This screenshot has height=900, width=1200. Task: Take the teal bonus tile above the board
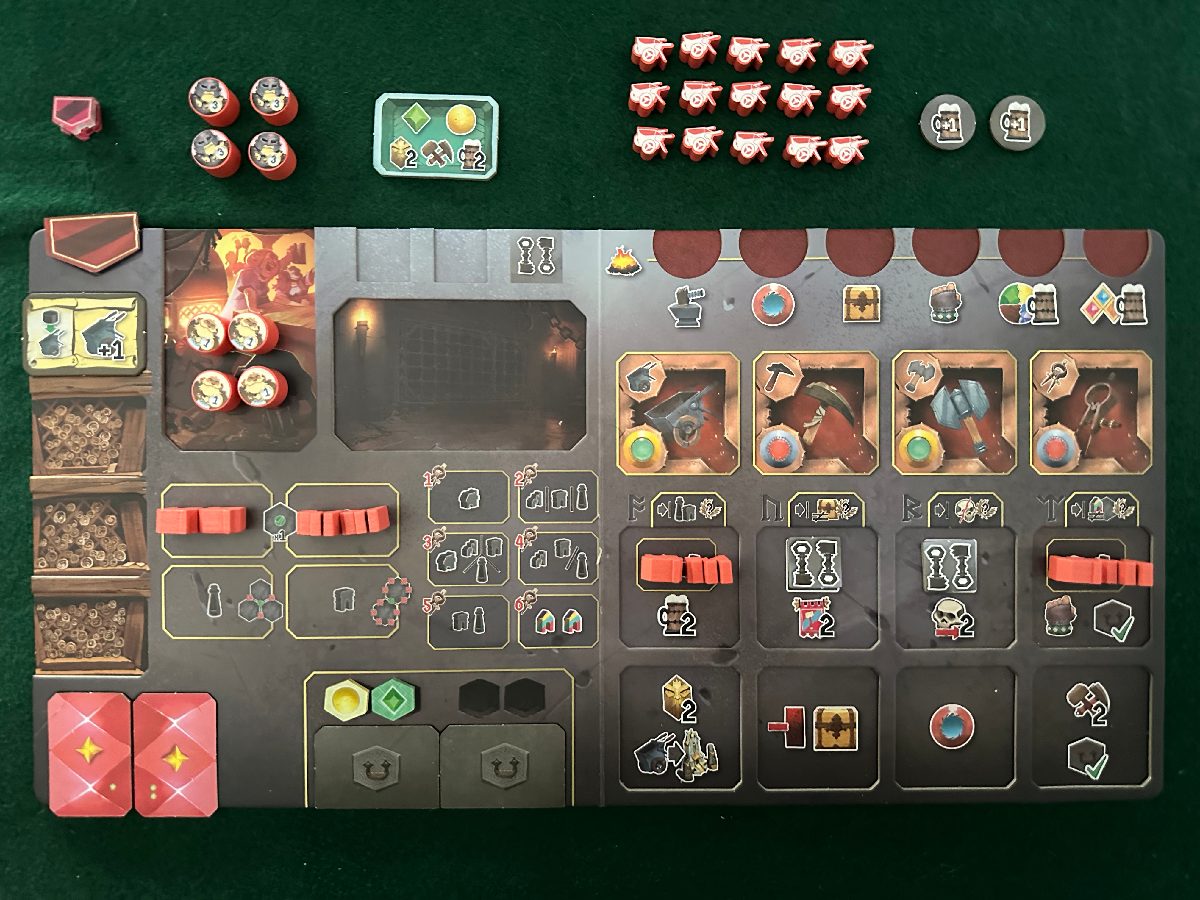pos(438,135)
